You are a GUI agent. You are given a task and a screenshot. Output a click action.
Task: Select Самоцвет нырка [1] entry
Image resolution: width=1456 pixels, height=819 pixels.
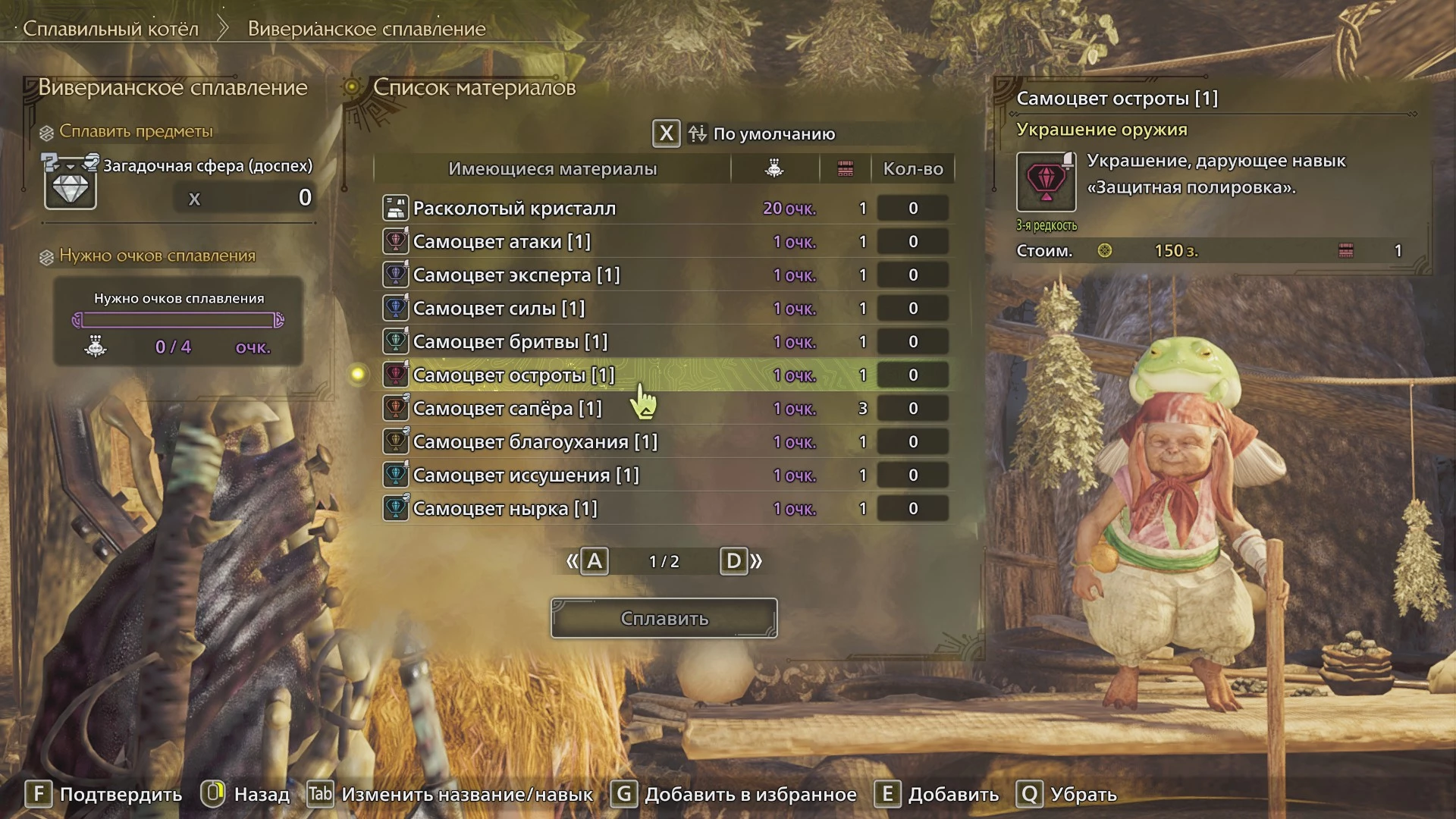tap(504, 509)
